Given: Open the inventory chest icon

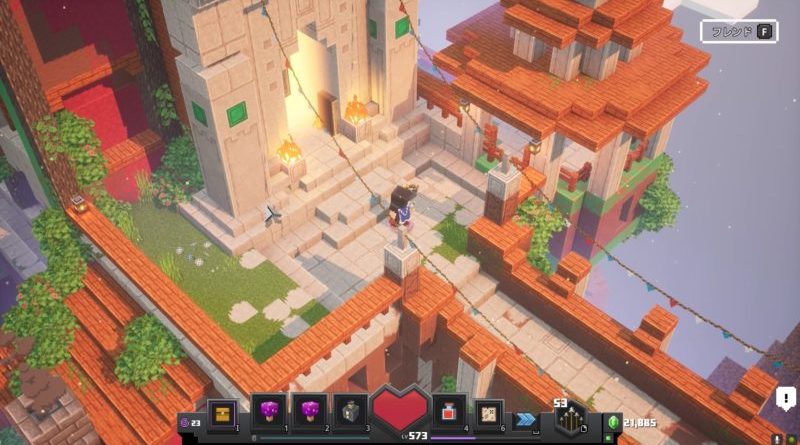Looking at the screenshot, I should coord(224,410).
